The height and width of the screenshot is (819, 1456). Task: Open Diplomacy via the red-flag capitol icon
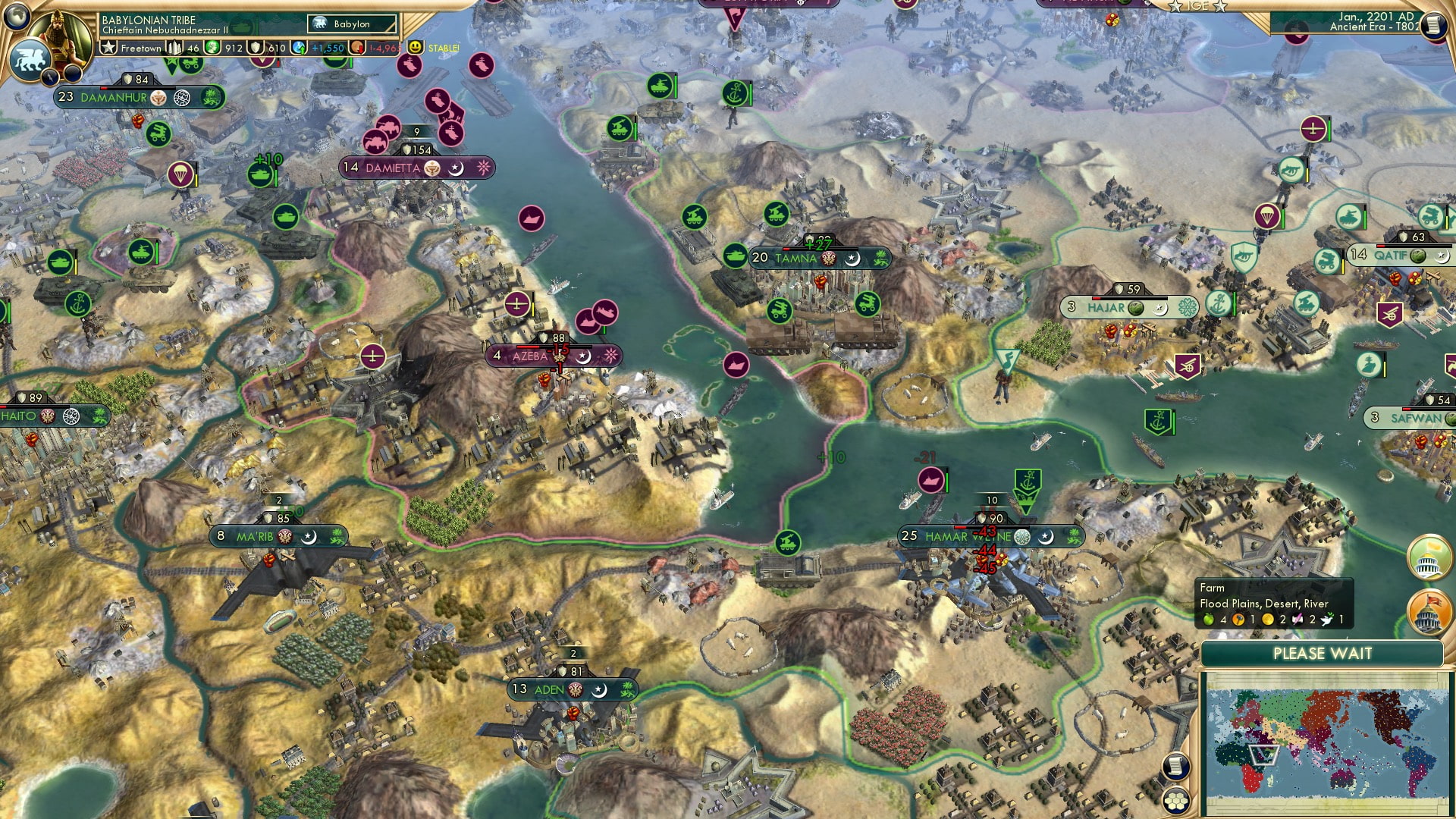(1427, 611)
